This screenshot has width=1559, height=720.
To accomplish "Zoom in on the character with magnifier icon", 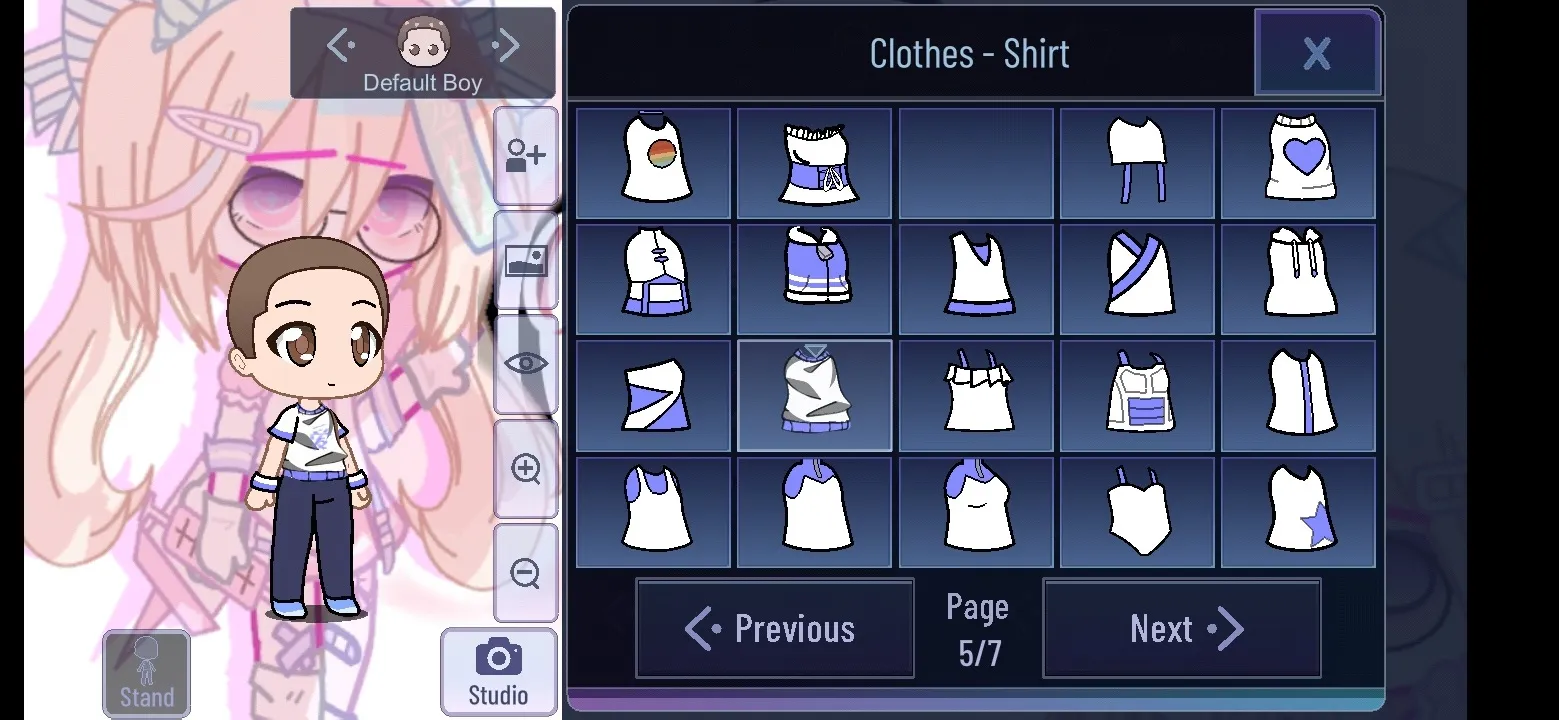I will pyautogui.click(x=525, y=470).
